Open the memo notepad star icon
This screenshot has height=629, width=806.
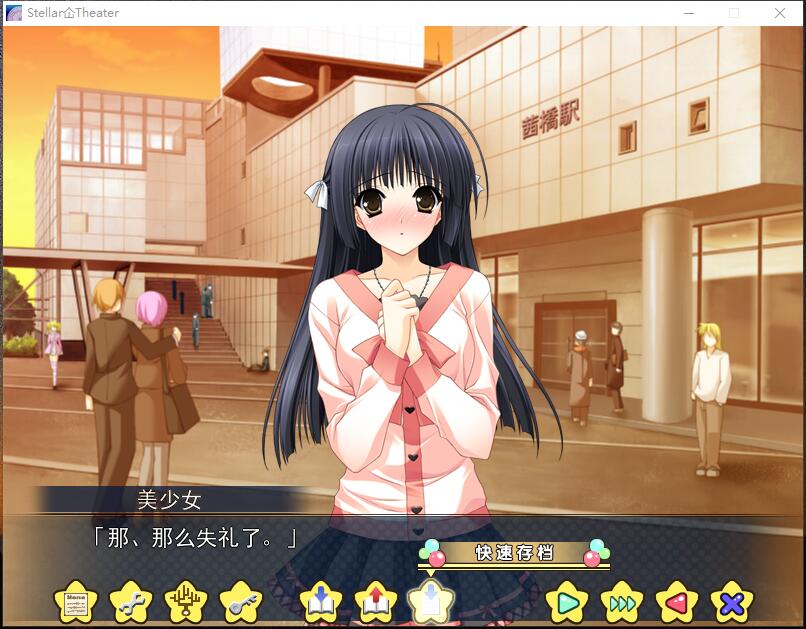tap(76, 603)
